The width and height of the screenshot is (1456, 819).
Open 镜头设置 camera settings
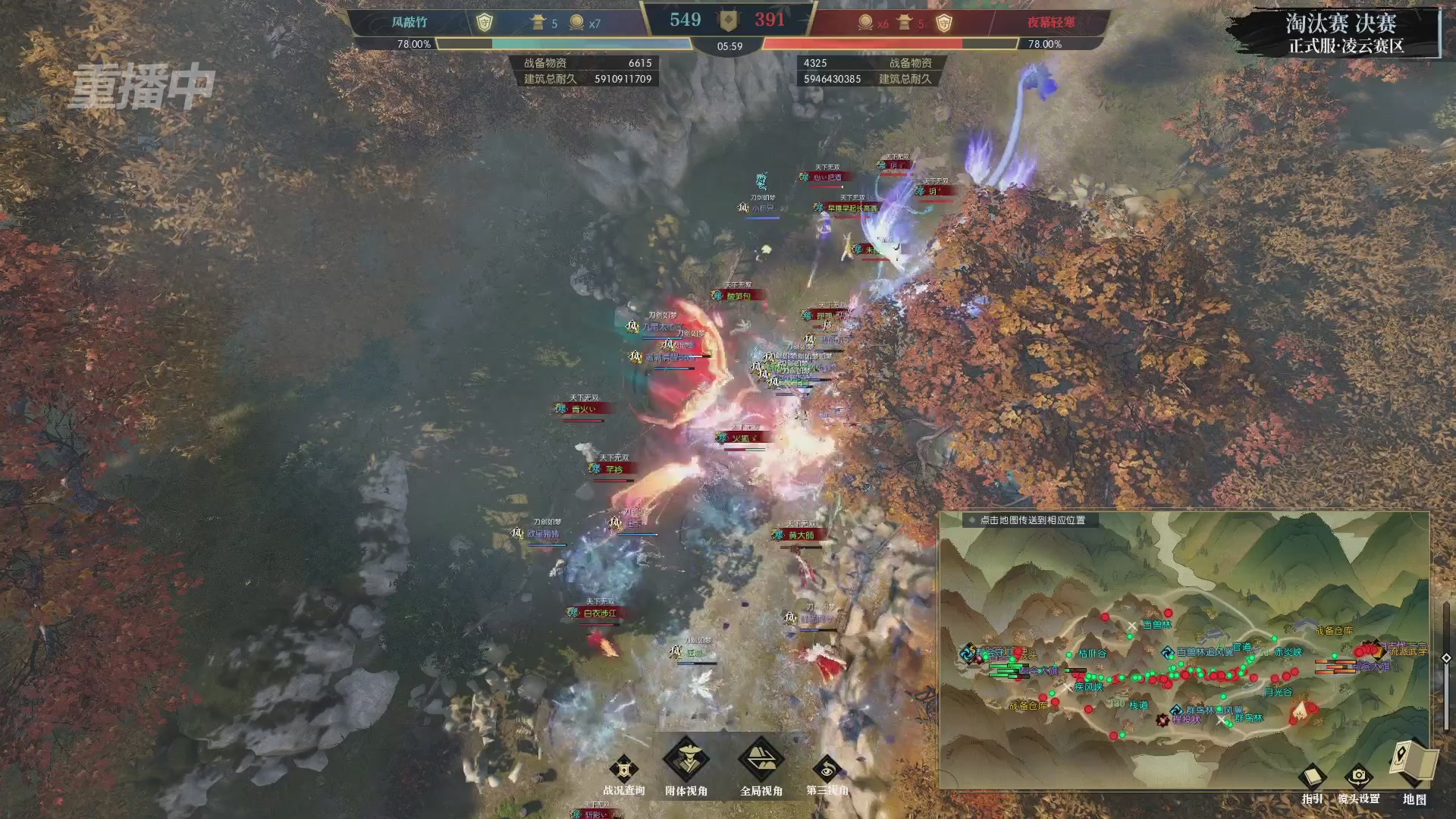pos(1358,779)
